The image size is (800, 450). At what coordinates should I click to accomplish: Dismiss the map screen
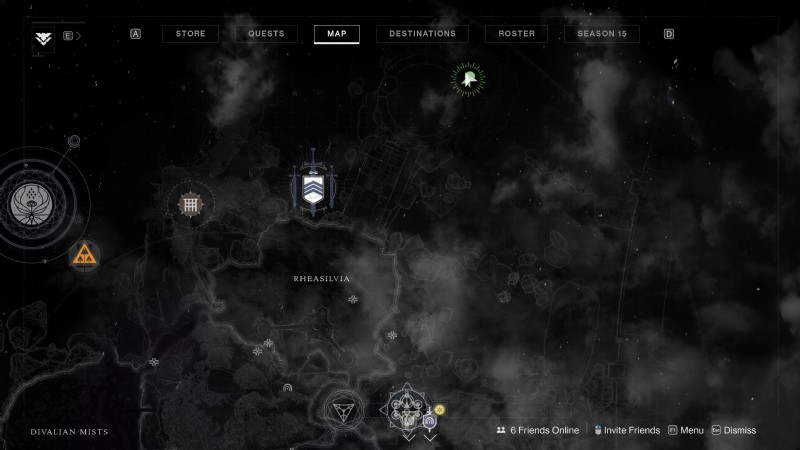click(733, 430)
